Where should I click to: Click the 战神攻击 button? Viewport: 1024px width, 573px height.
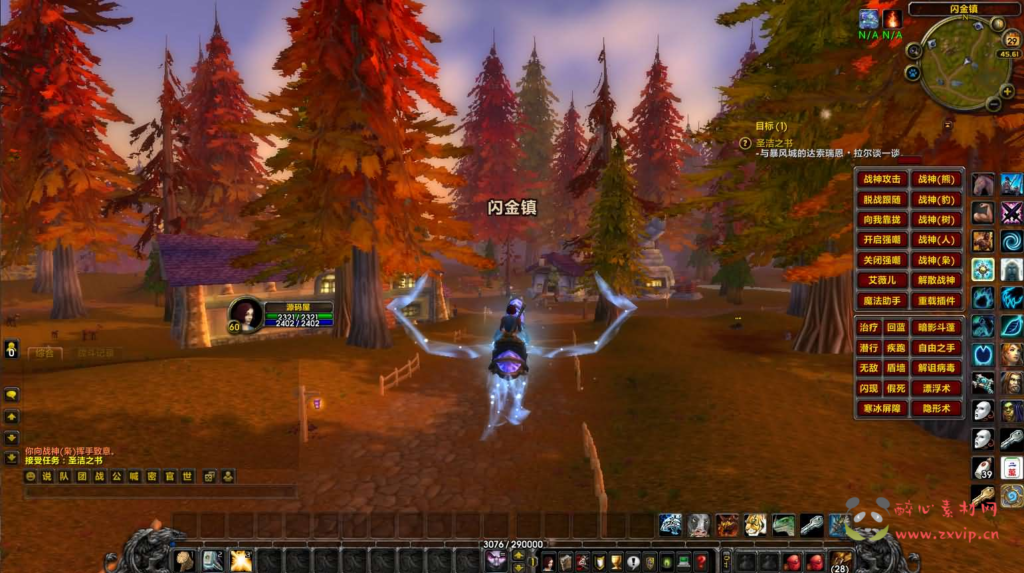tap(883, 180)
